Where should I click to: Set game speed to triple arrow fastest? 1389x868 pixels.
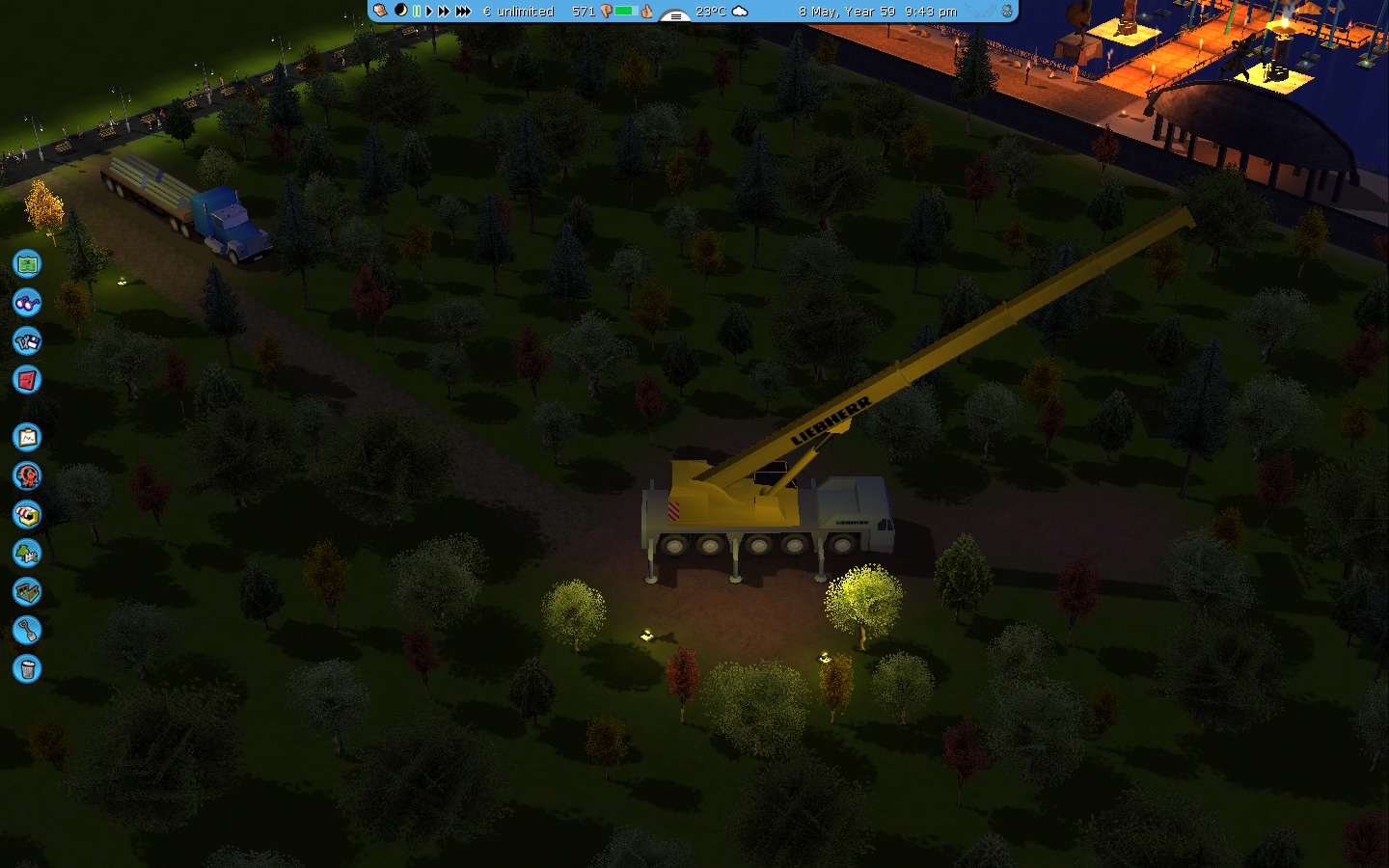click(x=463, y=11)
